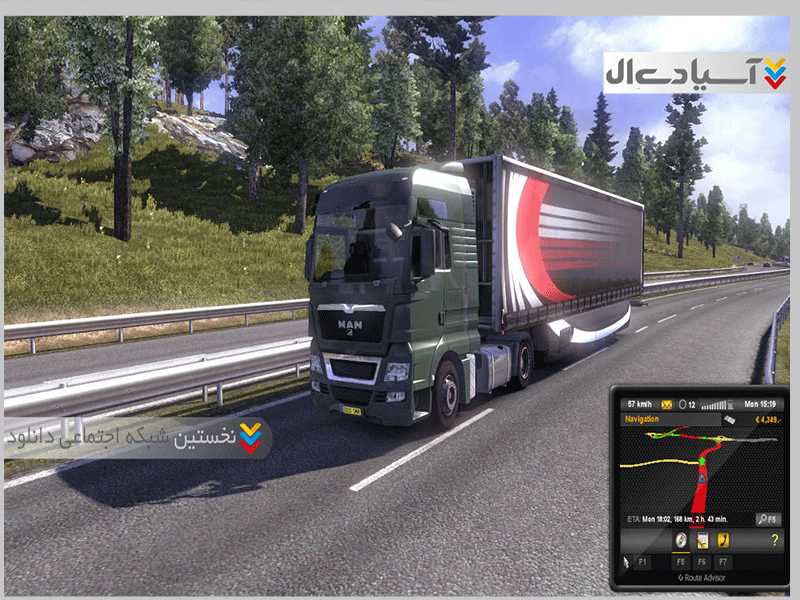Select the yellow phone assistance tab
The height and width of the screenshot is (600, 800).
click(x=724, y=541)
